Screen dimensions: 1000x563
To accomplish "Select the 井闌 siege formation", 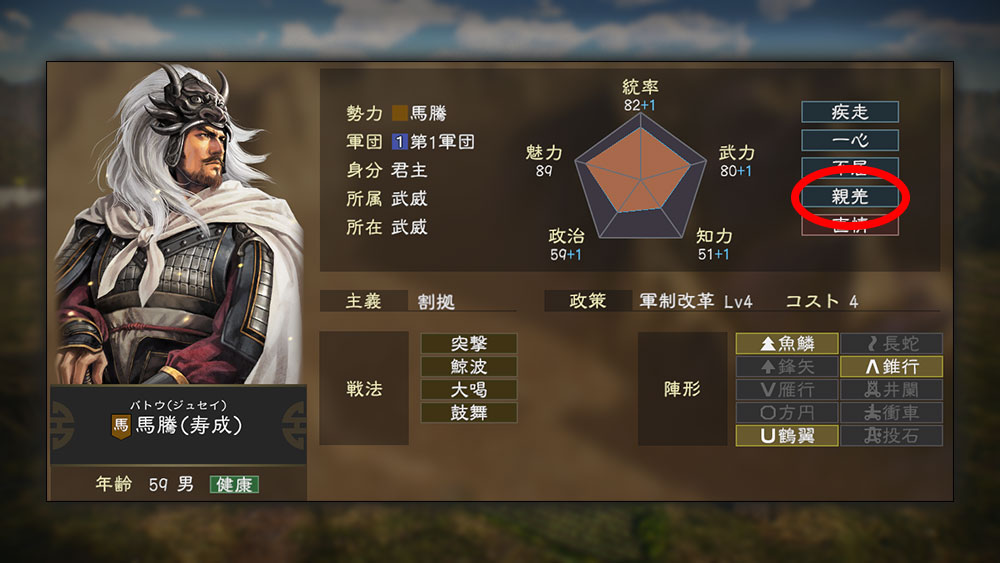I will pyautogui.click(x=891, y=390).
